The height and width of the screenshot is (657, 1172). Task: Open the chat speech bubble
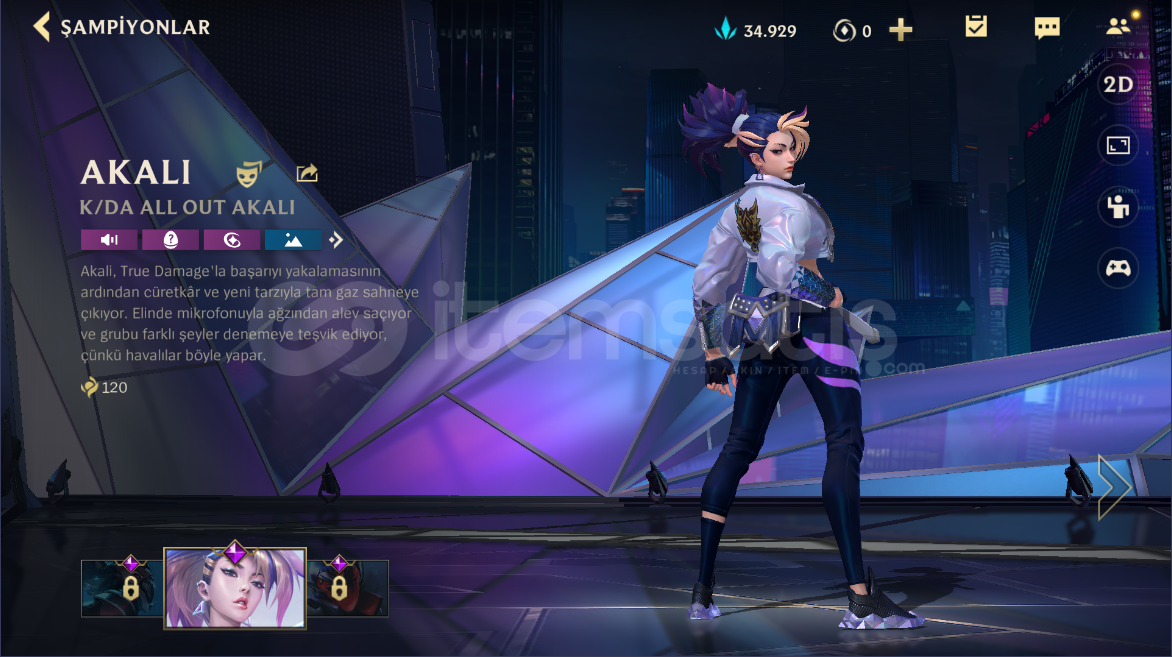click(1047, 27)
